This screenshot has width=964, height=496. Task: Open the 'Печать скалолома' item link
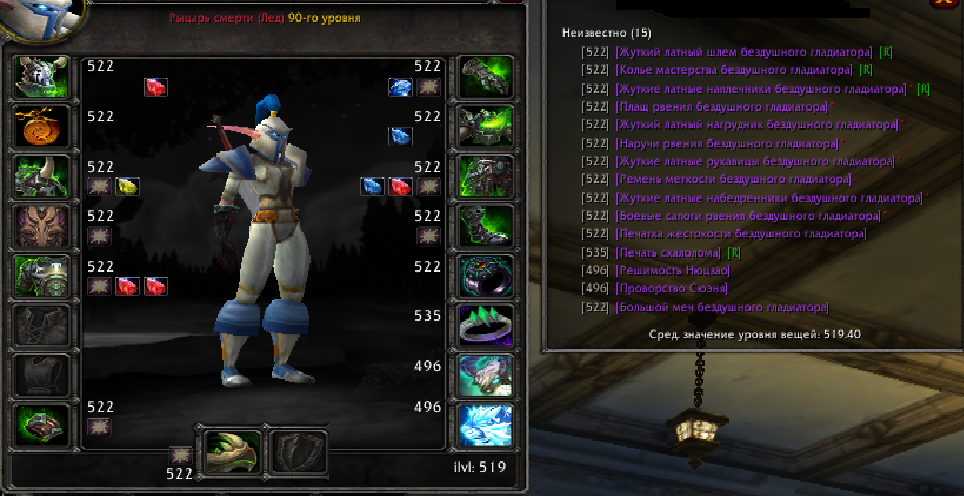666,252
